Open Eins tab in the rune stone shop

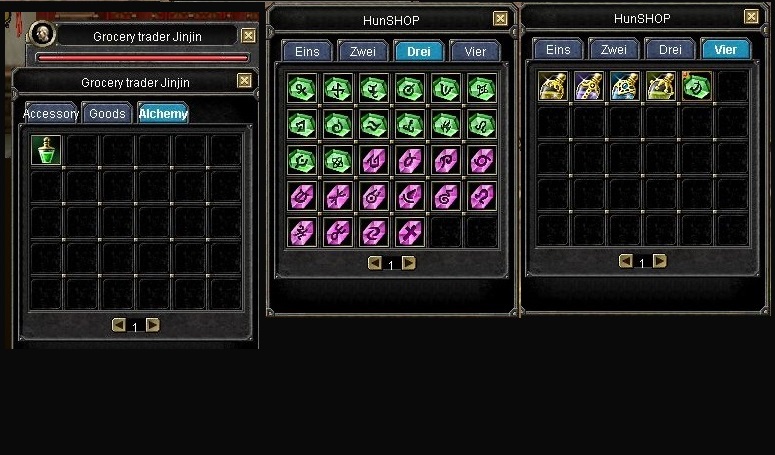pos(307,51)
